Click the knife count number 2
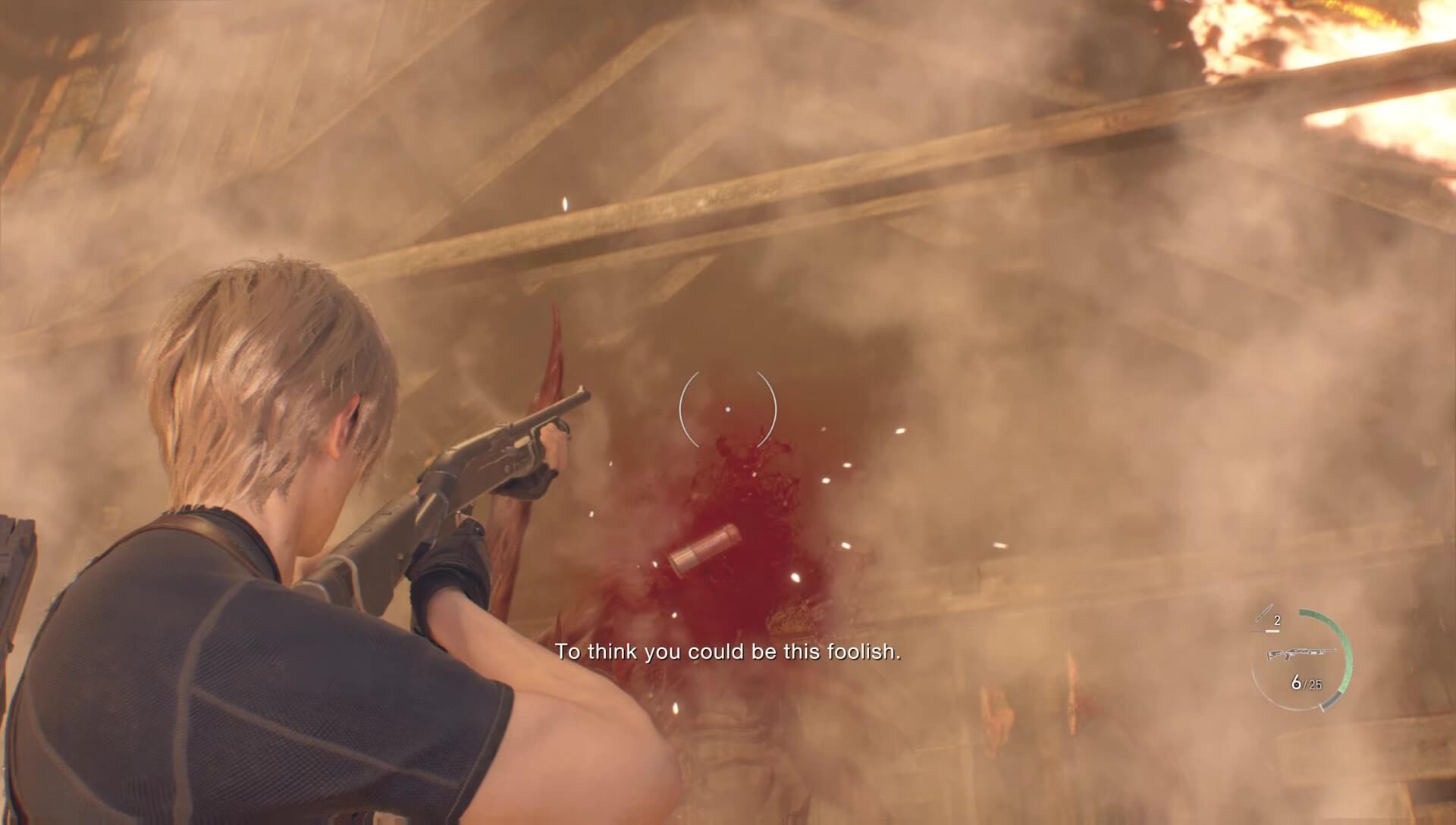Viewport: 1456px width, 825px height. point(1277,620)
